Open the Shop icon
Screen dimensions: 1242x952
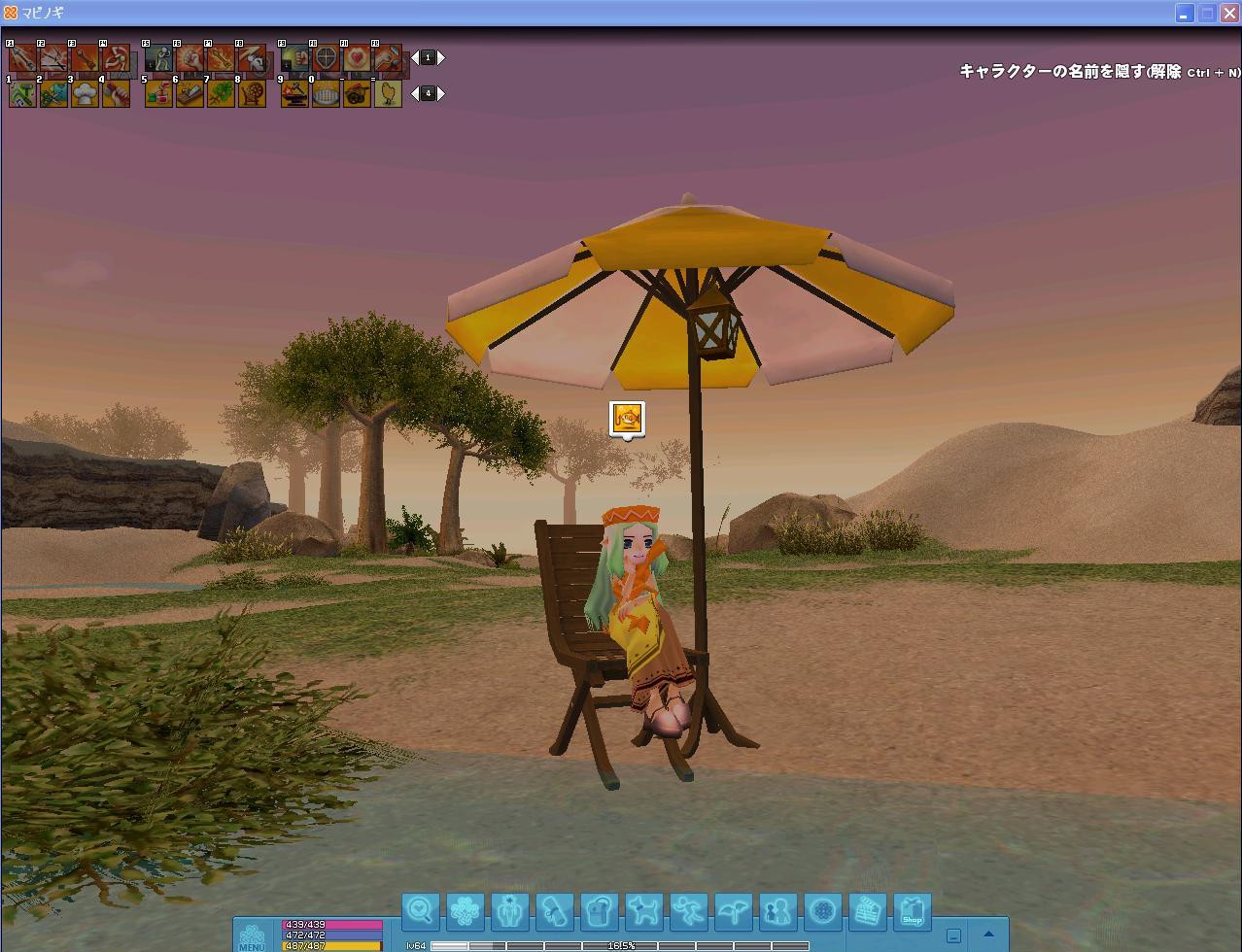pyautogui.click(x=913, y=911)
